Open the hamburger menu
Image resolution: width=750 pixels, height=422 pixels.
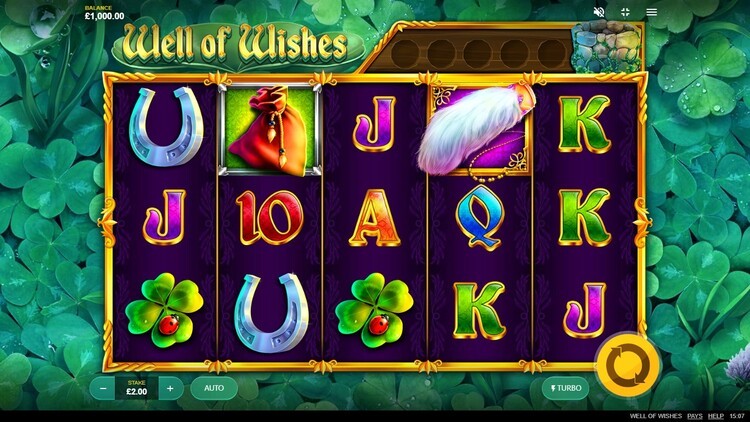pyautogui.click(x=652, y=12)
